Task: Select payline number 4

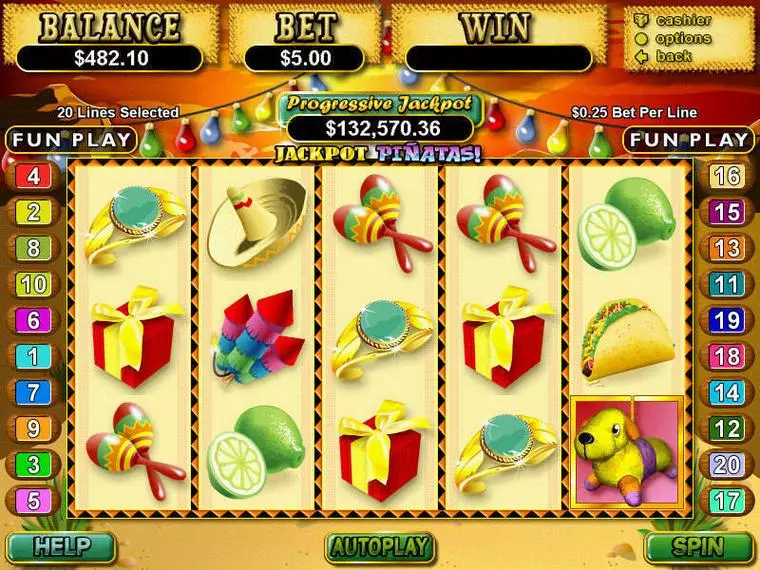Action: point(33,177)
